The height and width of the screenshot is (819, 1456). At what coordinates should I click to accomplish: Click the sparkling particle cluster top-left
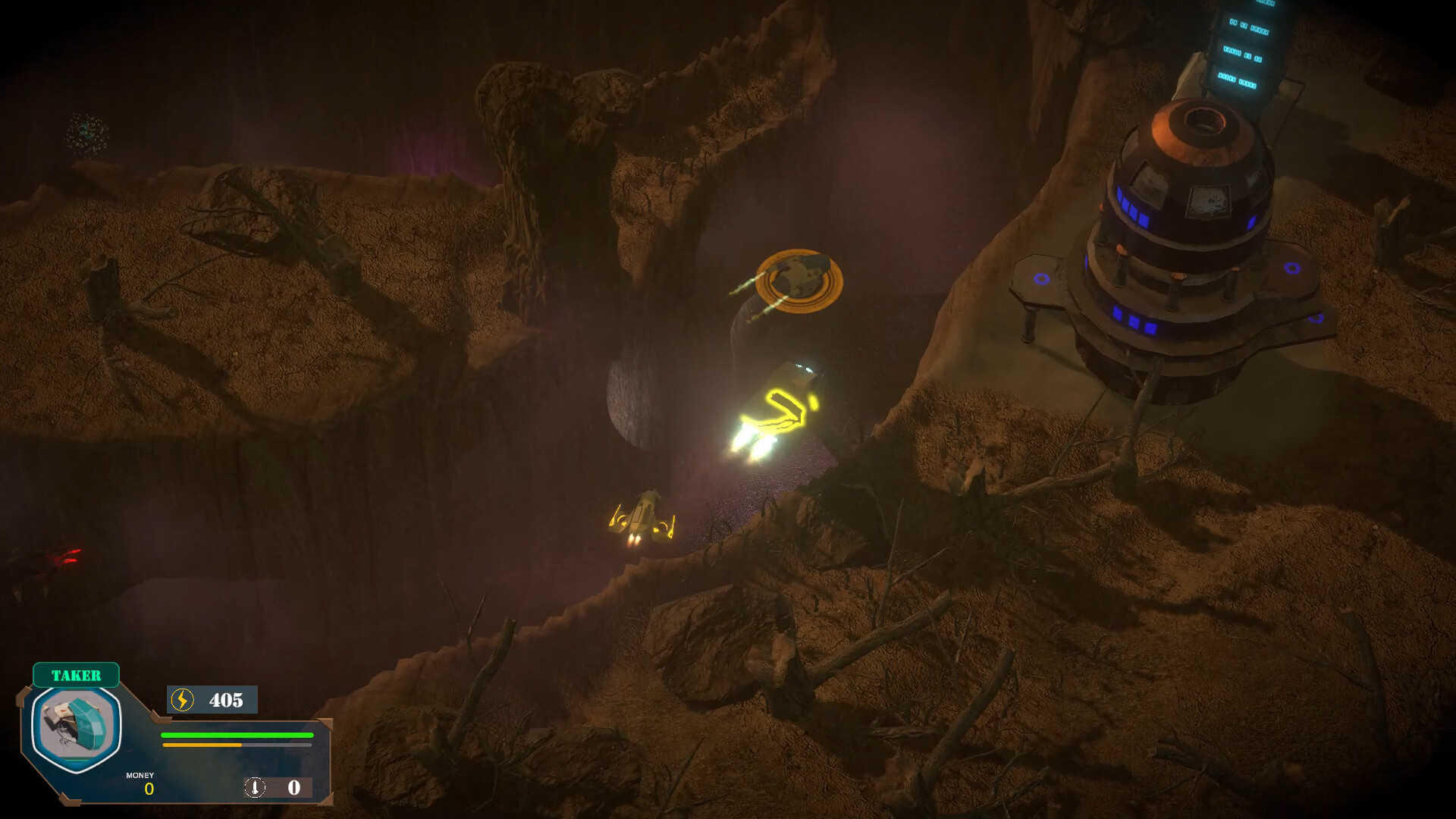coord(86,132)
